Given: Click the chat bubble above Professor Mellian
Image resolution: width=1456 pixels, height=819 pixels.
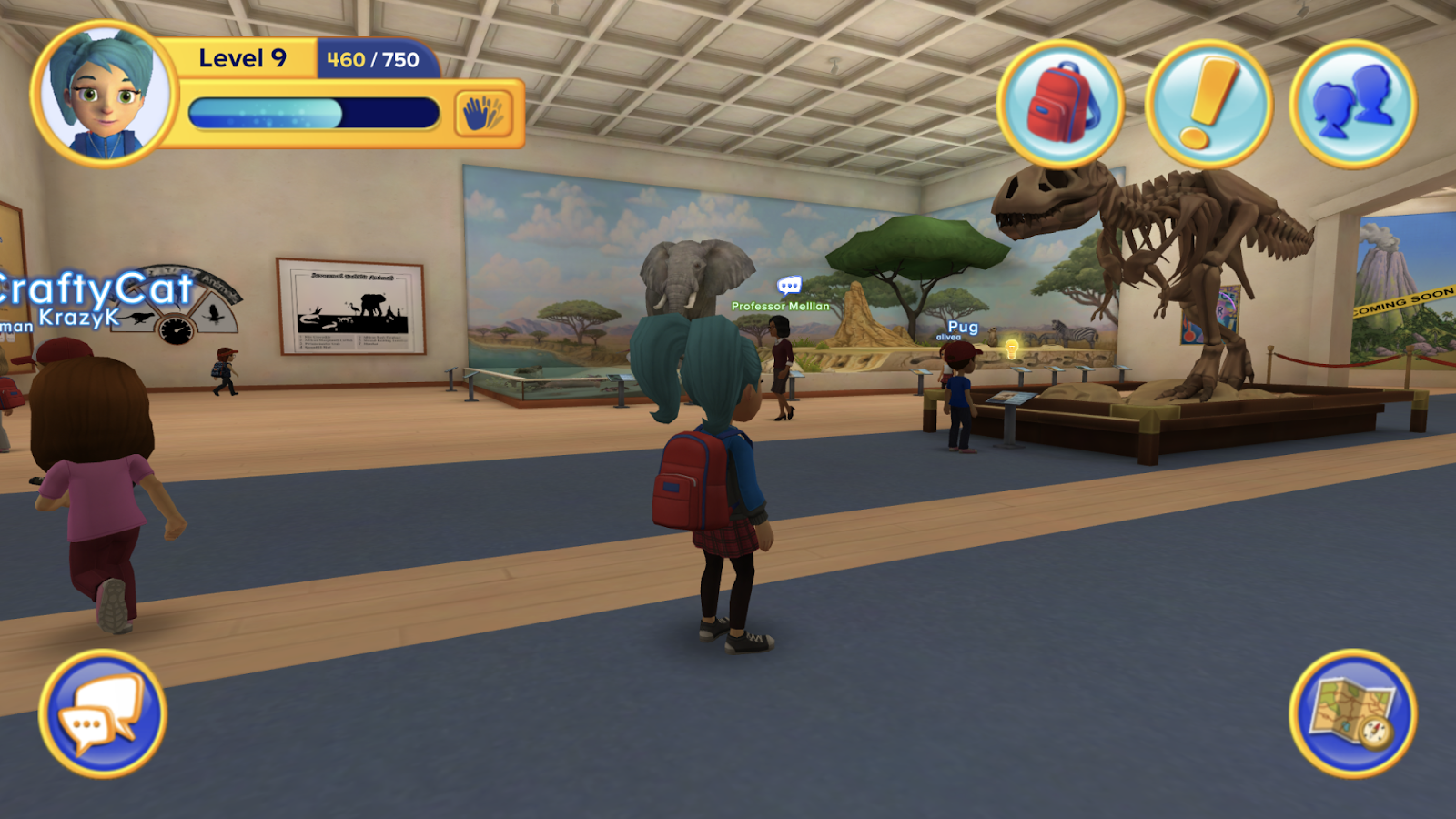Looking at the screenshot, I should click(787, 284).
